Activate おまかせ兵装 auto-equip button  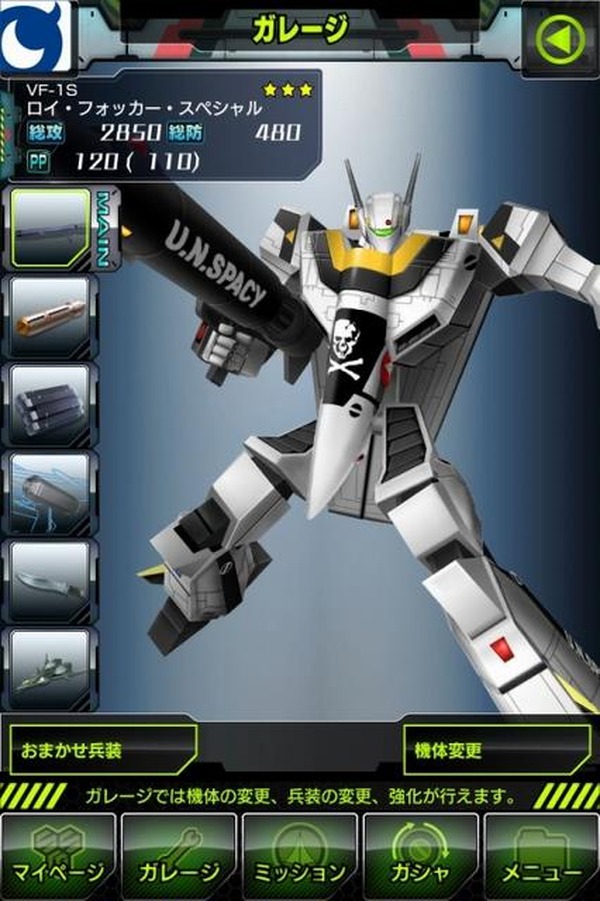[102, 750]
